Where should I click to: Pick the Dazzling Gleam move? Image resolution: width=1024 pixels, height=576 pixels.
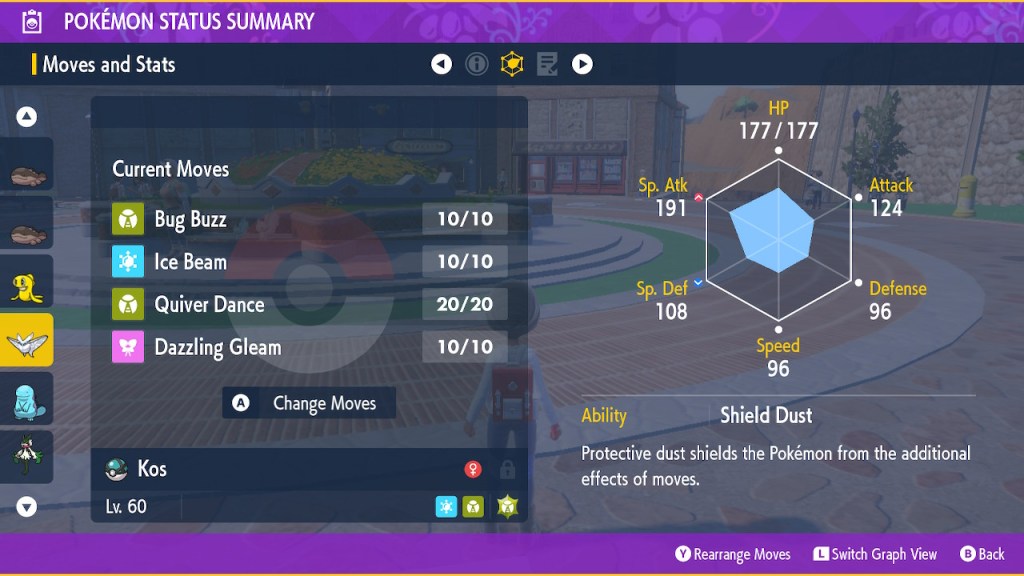(309, 347)
